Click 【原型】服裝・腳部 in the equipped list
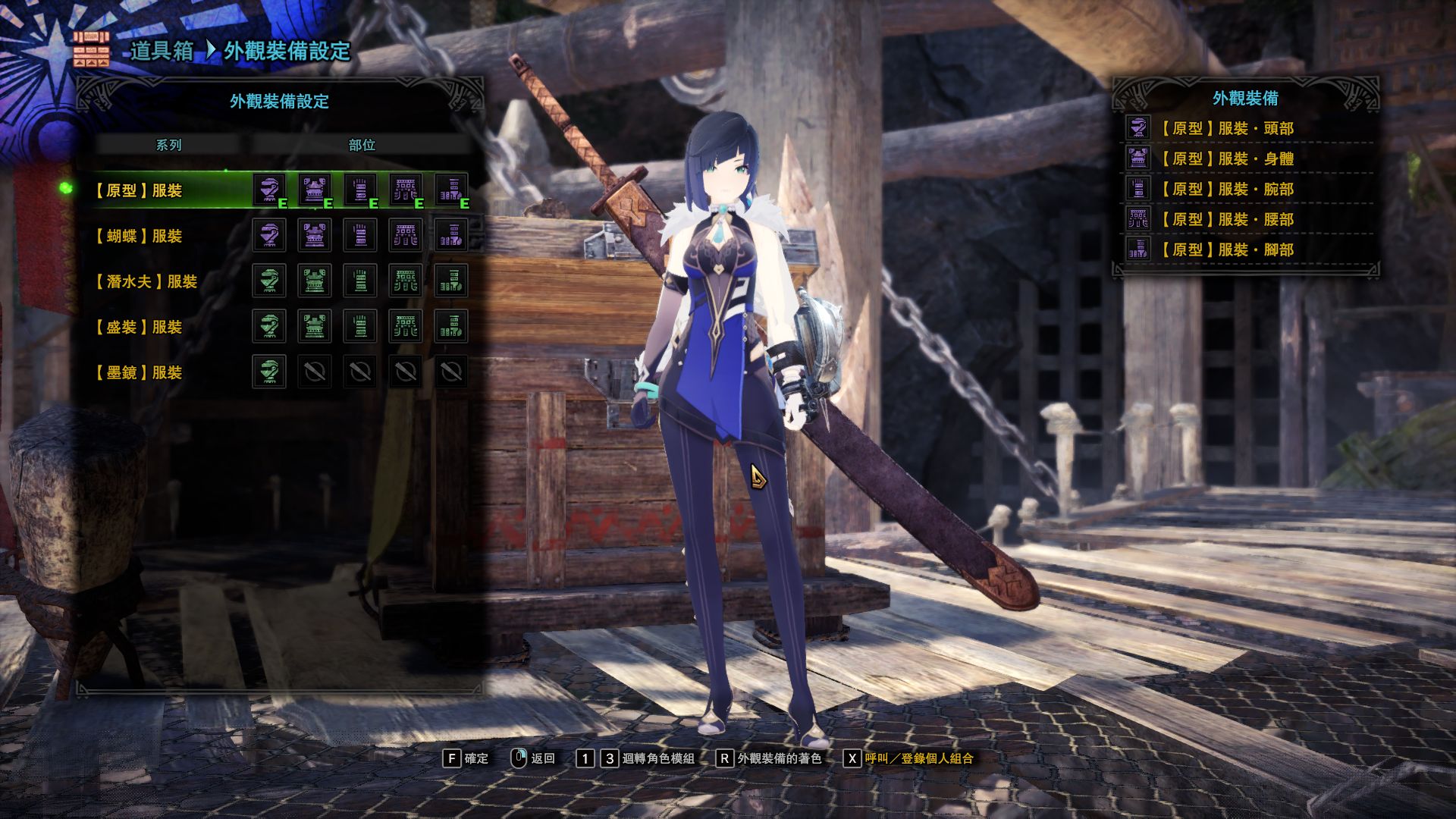Viewport: 1456px width, 819px height. coord(1226,249)
